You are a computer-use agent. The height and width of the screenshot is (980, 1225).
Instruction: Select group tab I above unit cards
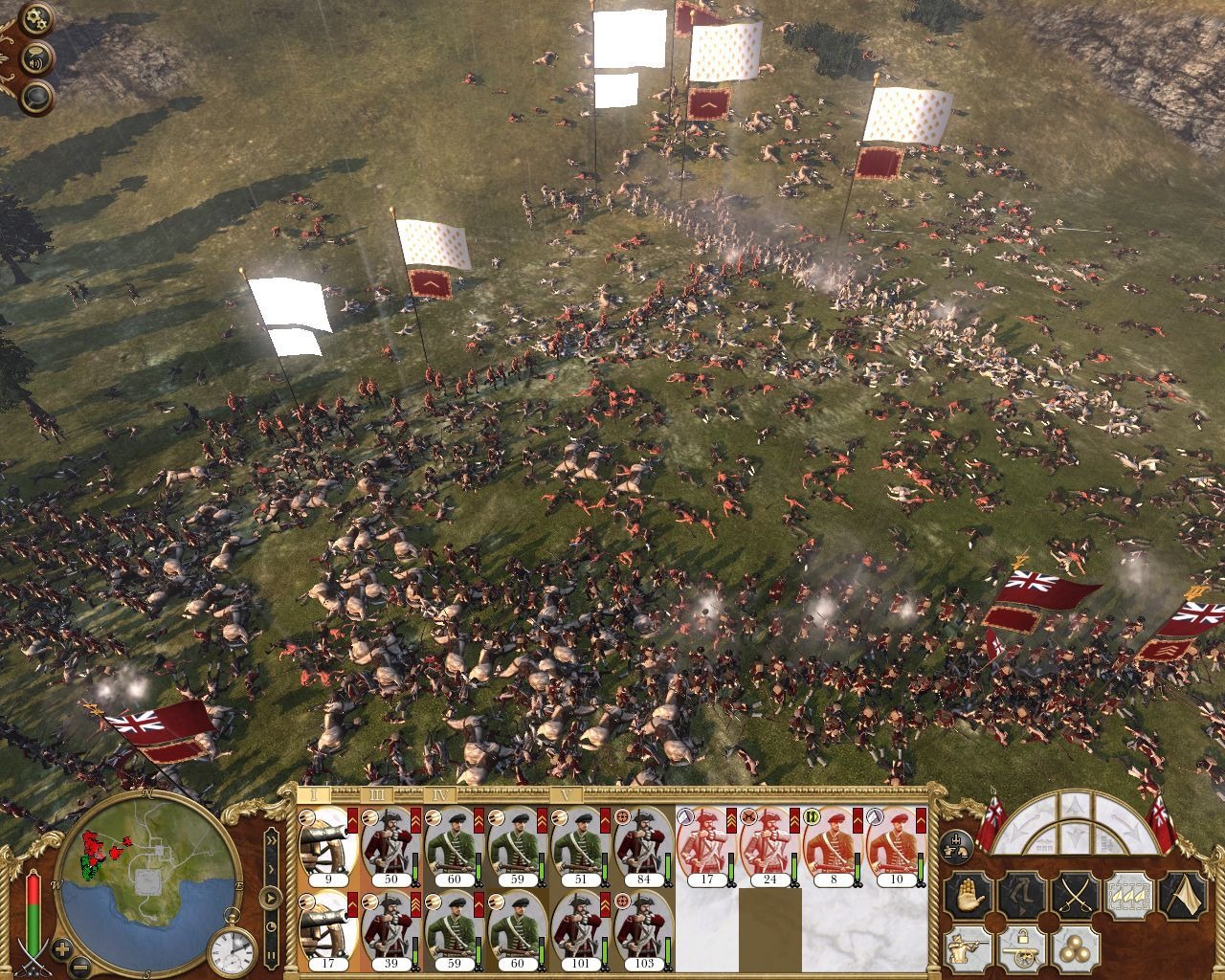(x=312, y=793)
